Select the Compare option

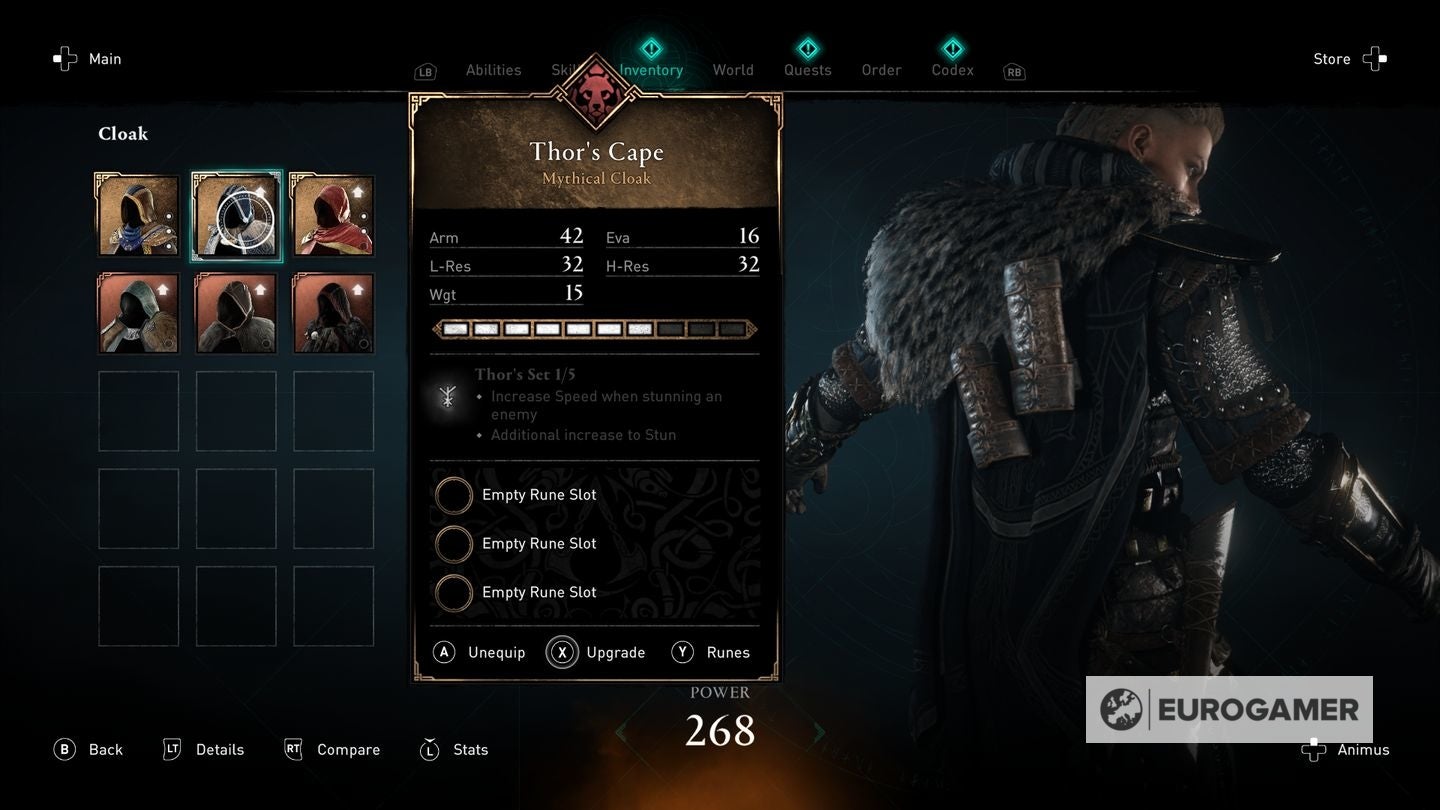[332, 749]
